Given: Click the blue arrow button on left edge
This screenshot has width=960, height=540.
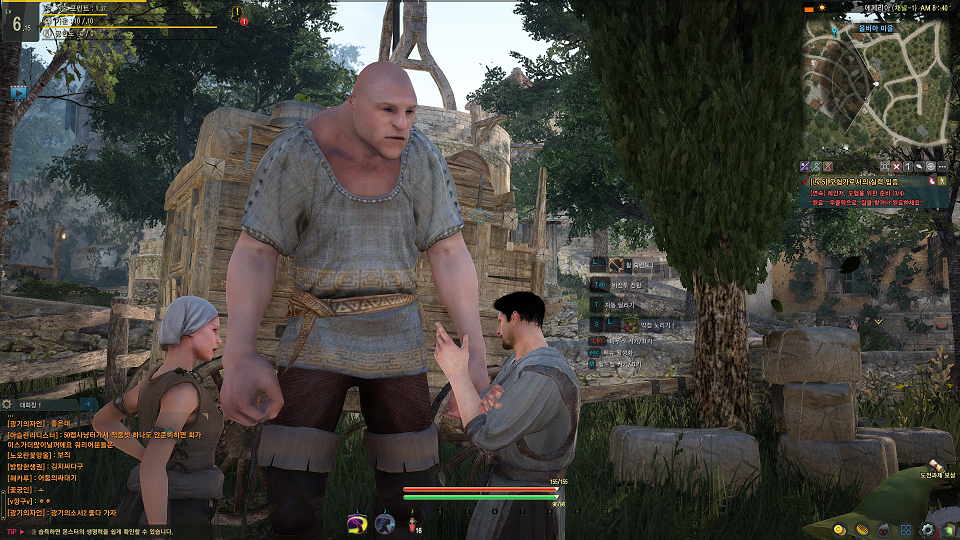Looking at the screenshot, I should (18, 92).
